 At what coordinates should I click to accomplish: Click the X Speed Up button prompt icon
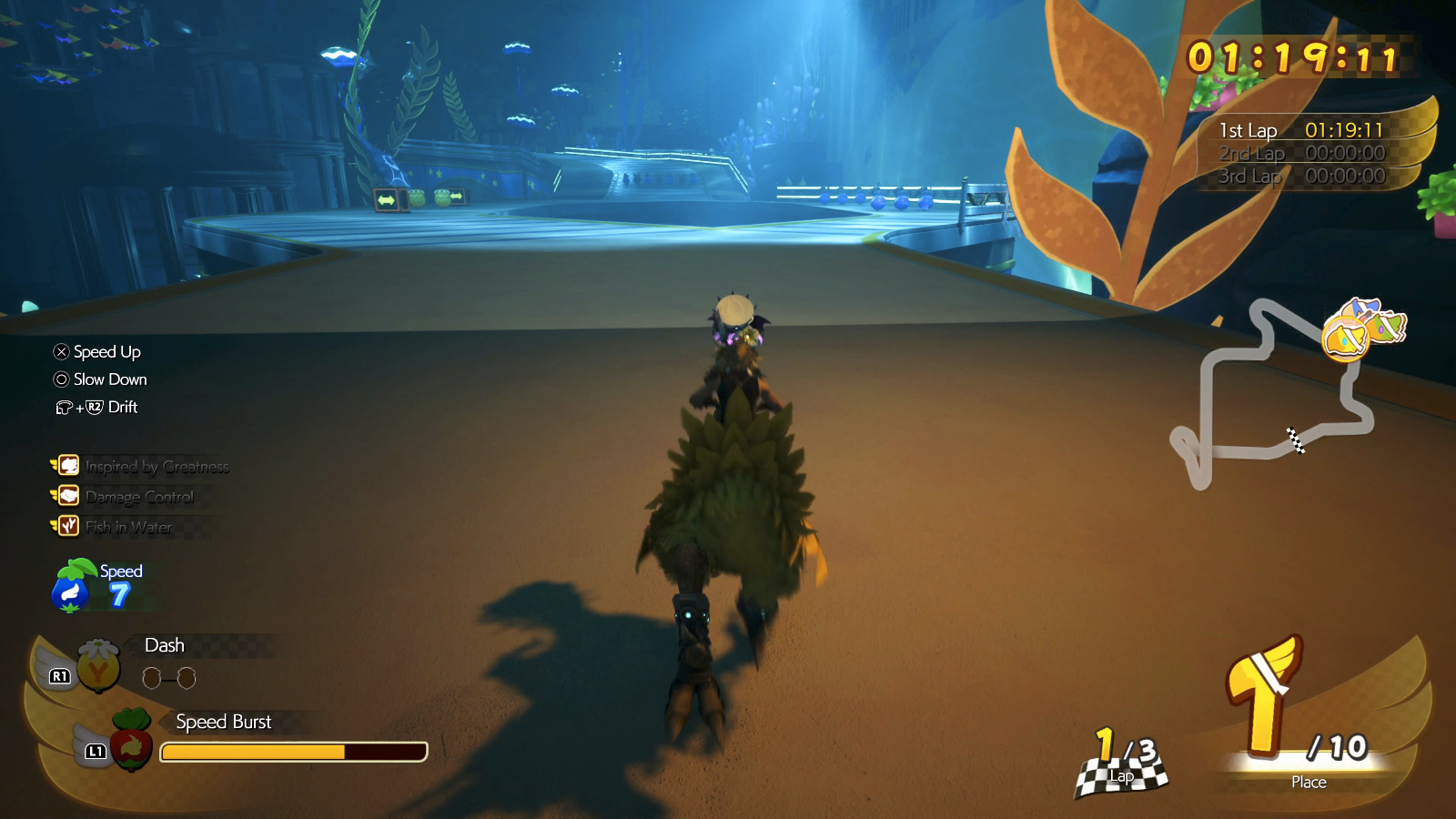[x=60, y=351]
